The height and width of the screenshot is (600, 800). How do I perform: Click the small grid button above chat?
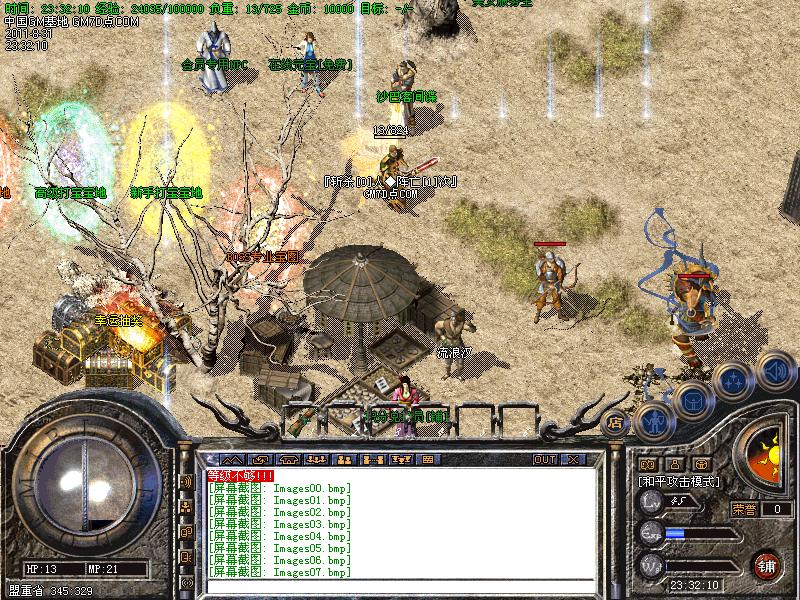(427, 460)
